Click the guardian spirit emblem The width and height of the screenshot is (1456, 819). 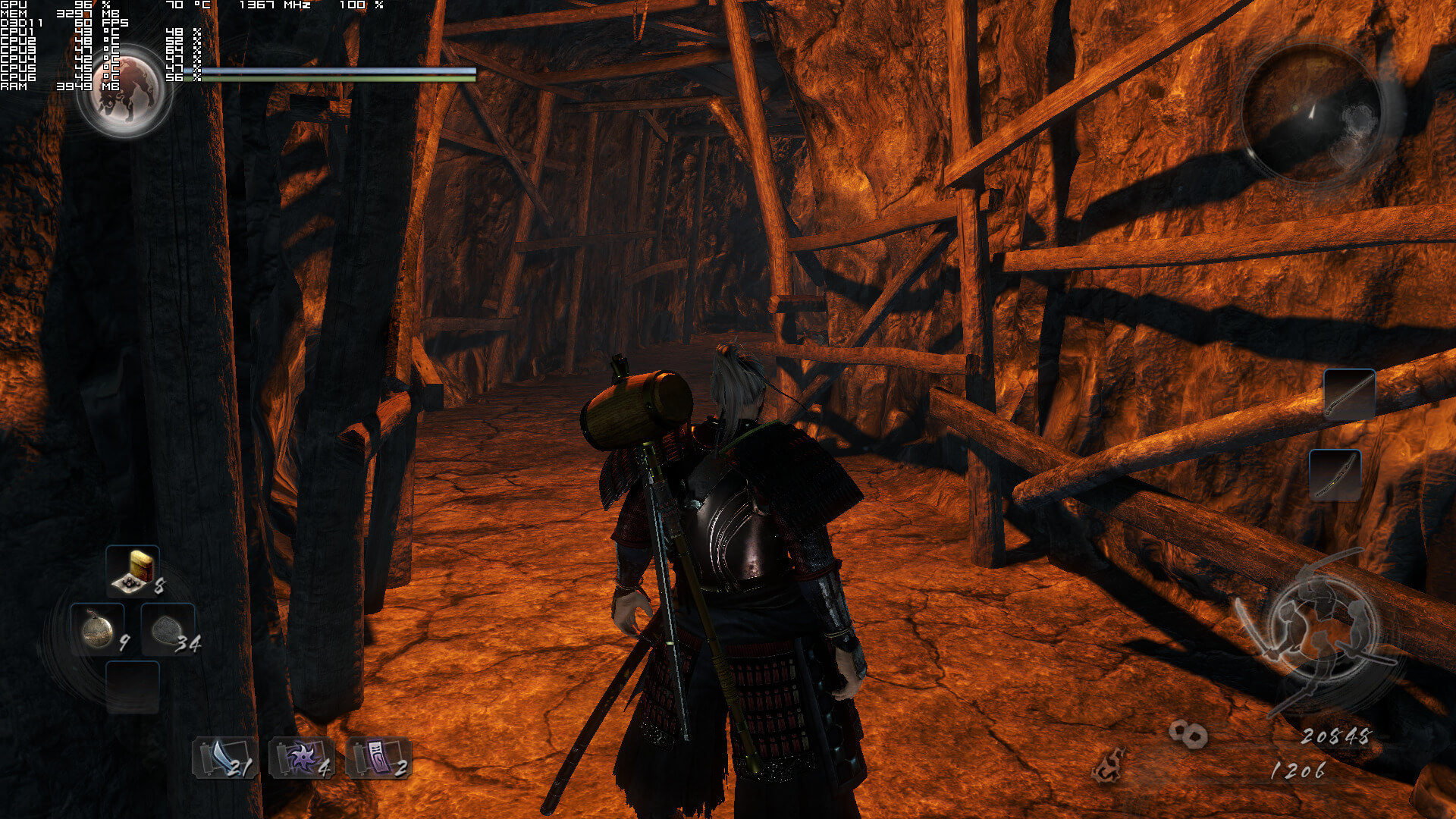125,91
